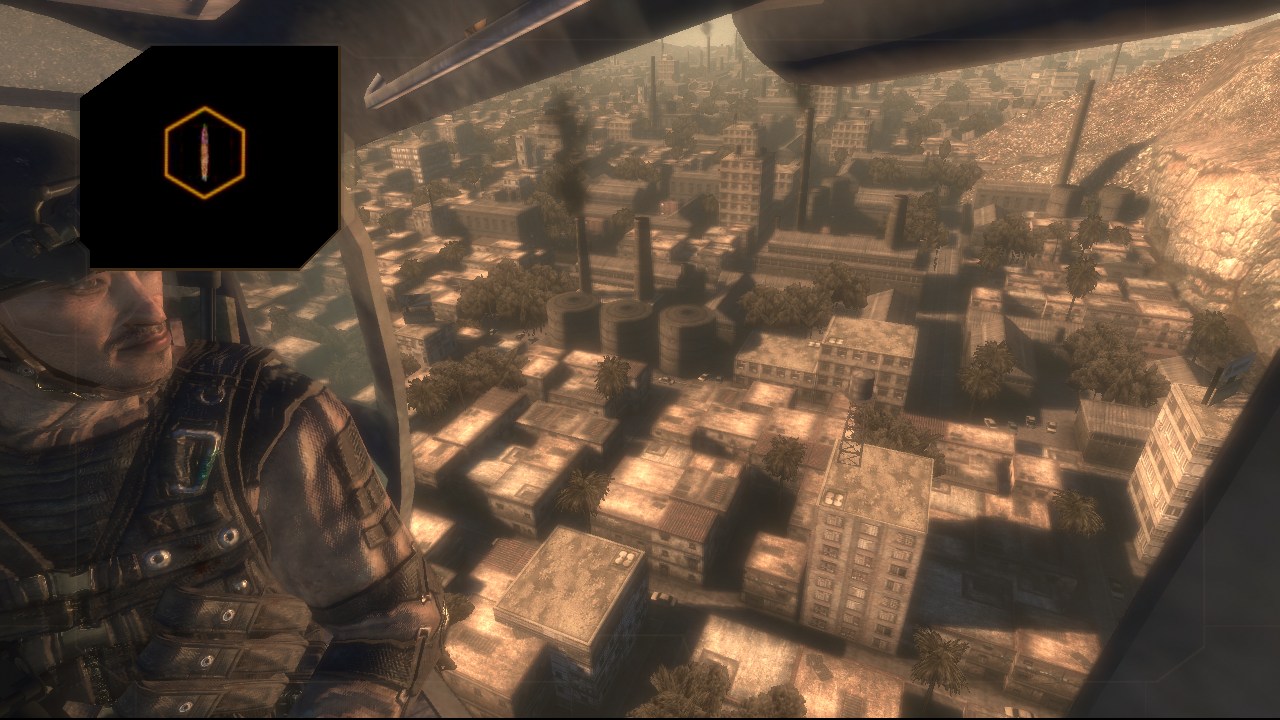Image resolution: width=1280 pixels, height=720 pixels.
Task: Click the orange hexagon icon in the black panel
Action: (x=205, y=152)
